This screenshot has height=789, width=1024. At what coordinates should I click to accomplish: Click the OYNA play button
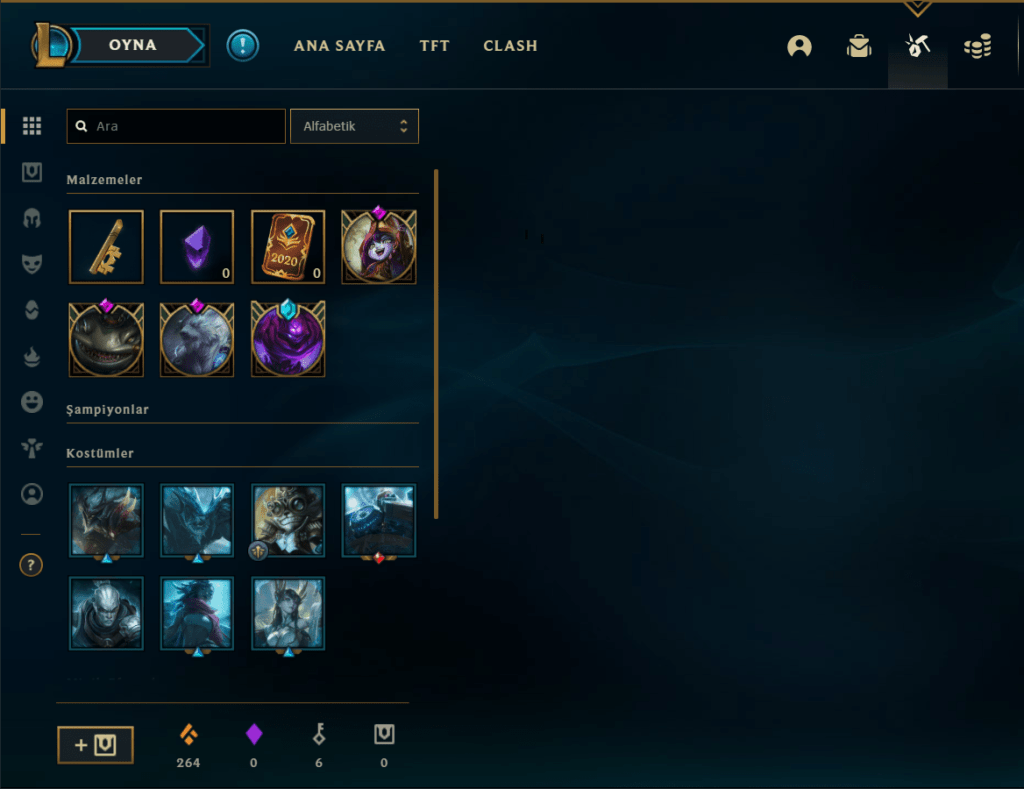pyautogui.click(x=133, y=45)
